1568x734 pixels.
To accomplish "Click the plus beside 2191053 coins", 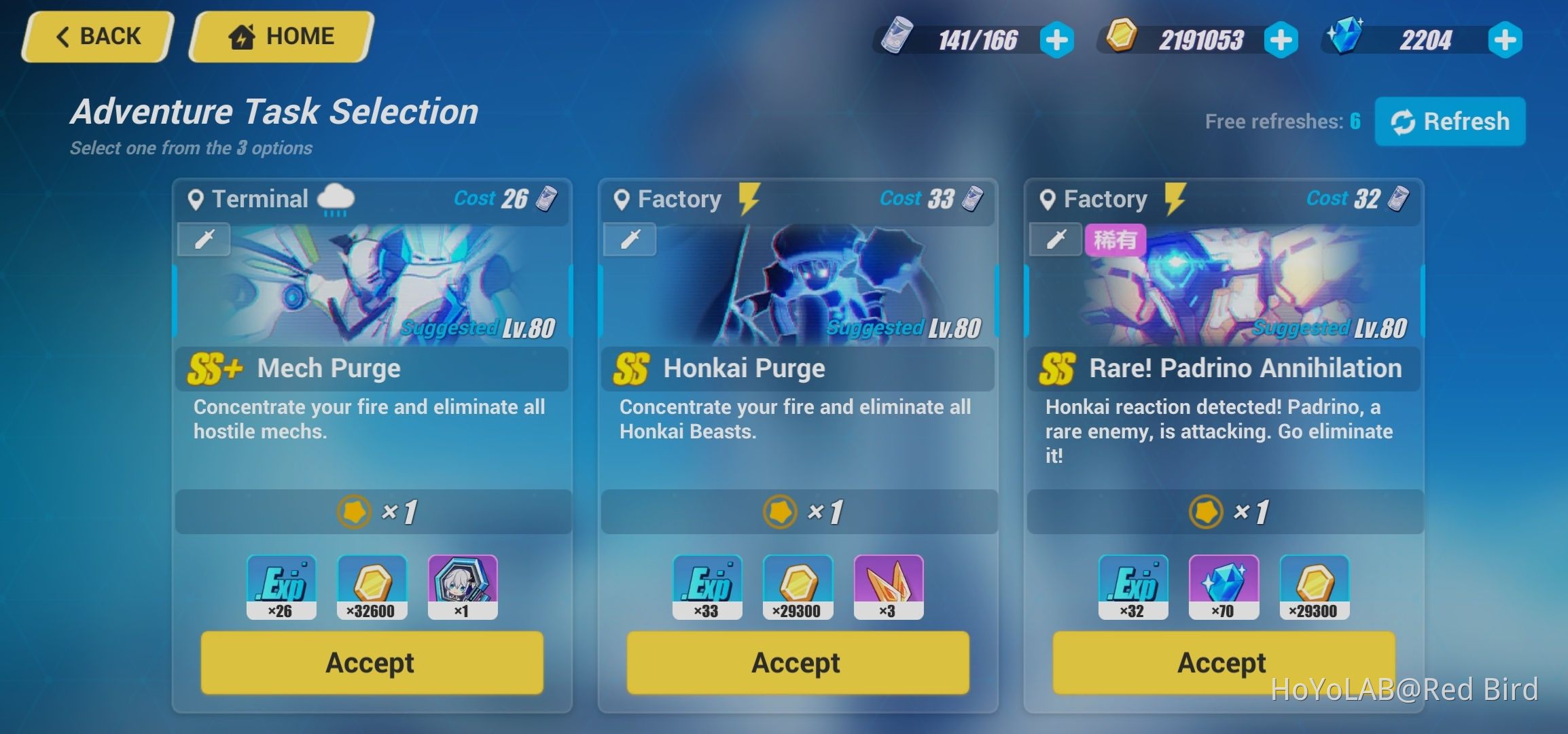I will coord(1280,39).
